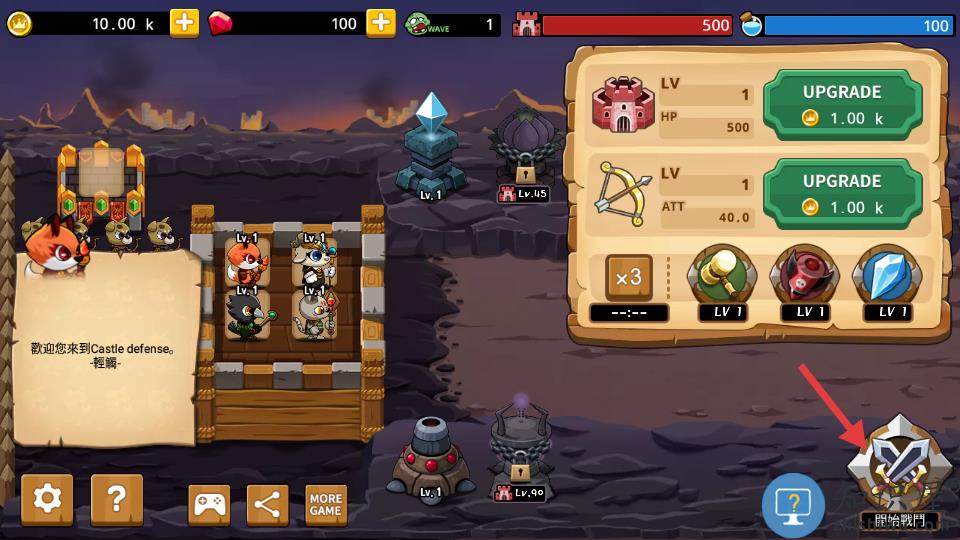
Task: Open the MORE GAME button
Action: pyautogui.click(x=326, y=505)
